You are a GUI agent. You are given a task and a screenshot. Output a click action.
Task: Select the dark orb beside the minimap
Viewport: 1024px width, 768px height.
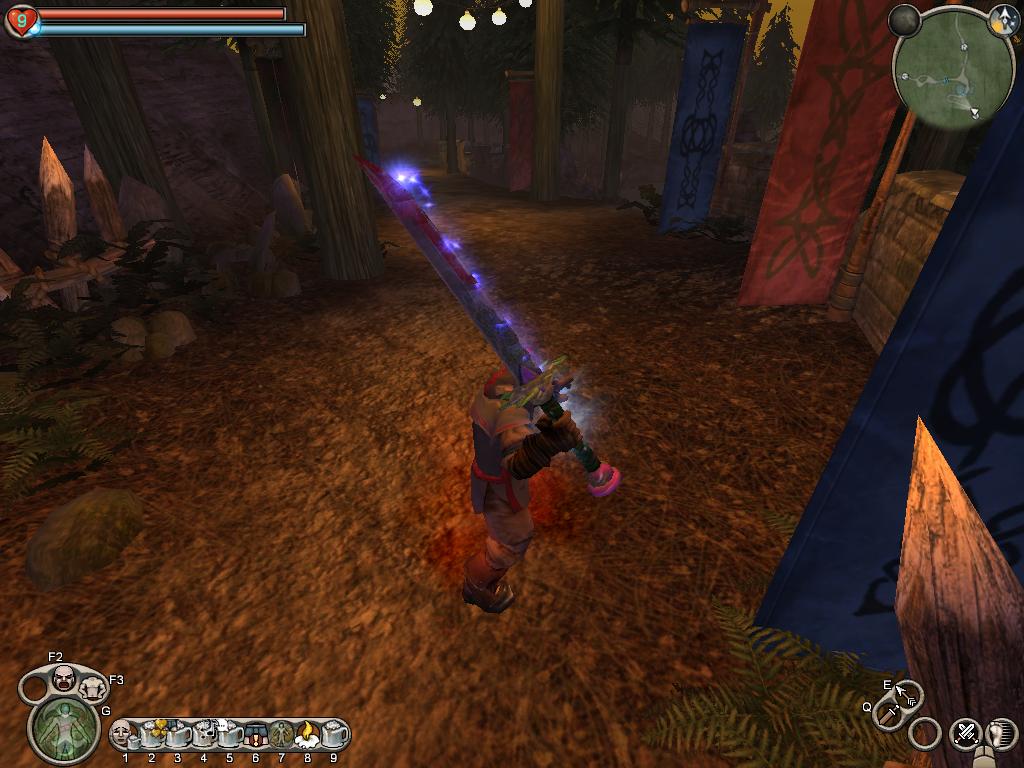pyautogui.click(x=904, y=20)
